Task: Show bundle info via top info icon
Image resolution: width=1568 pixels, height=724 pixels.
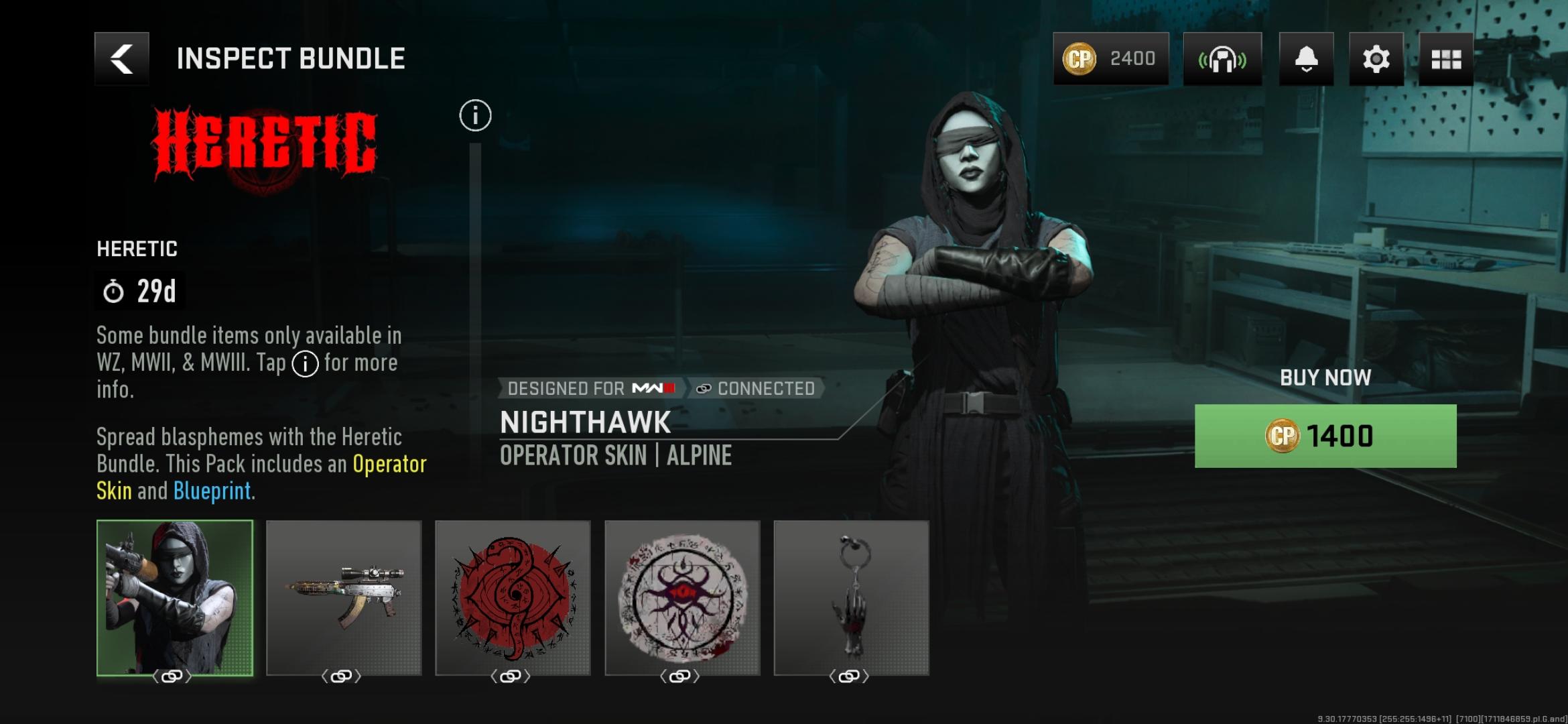Action: click(x=475, y=116)
